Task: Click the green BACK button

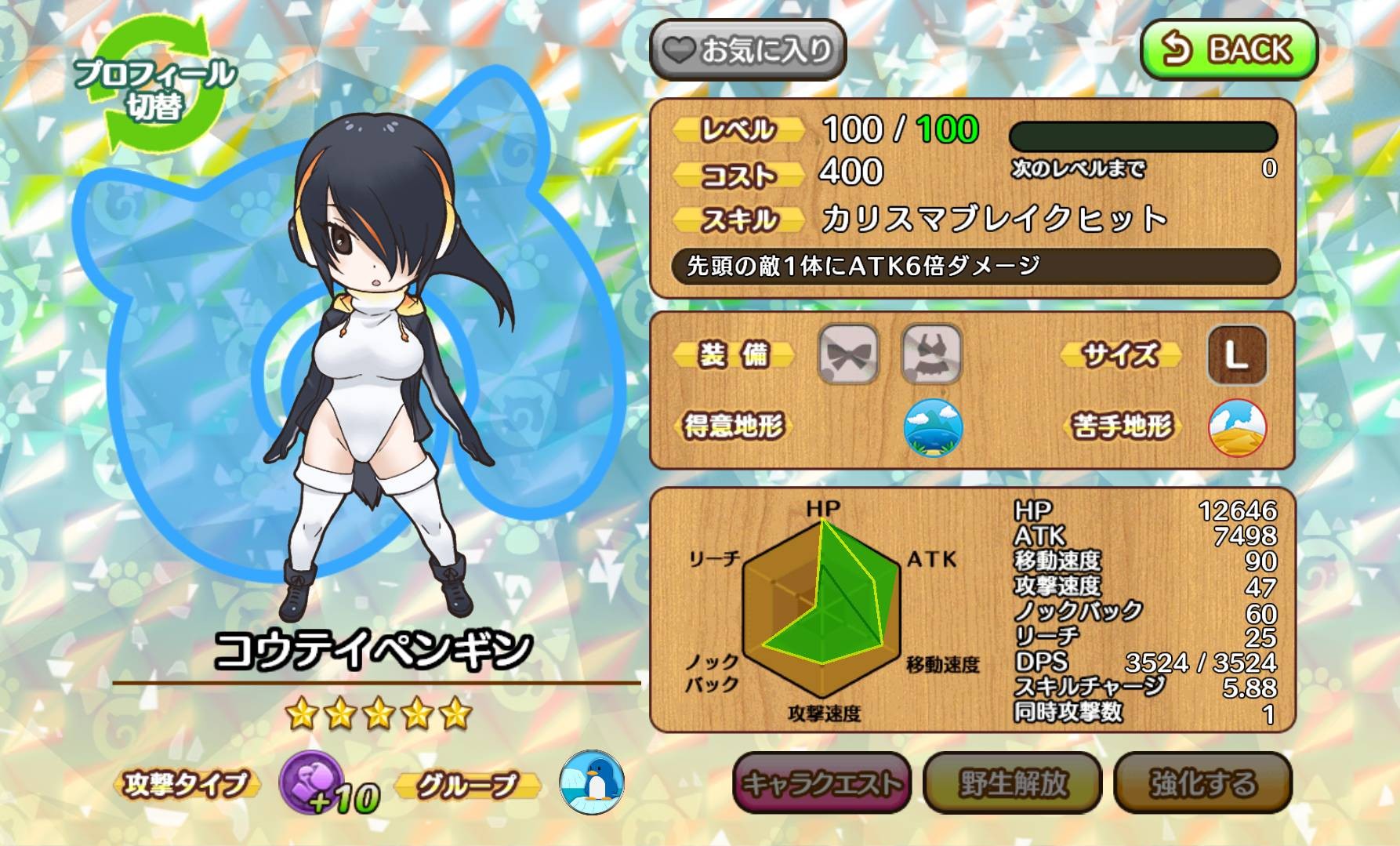Action: [x=1228, y=50]
